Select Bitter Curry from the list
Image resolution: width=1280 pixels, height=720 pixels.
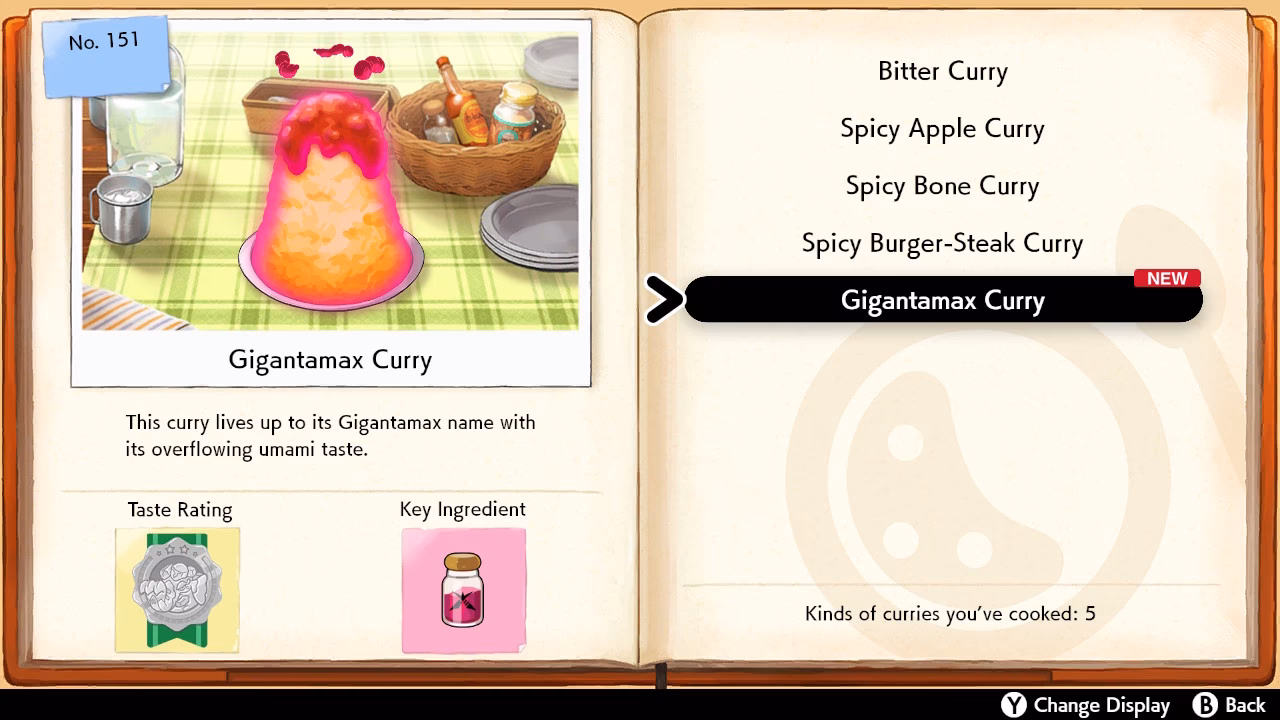point(941,71)
